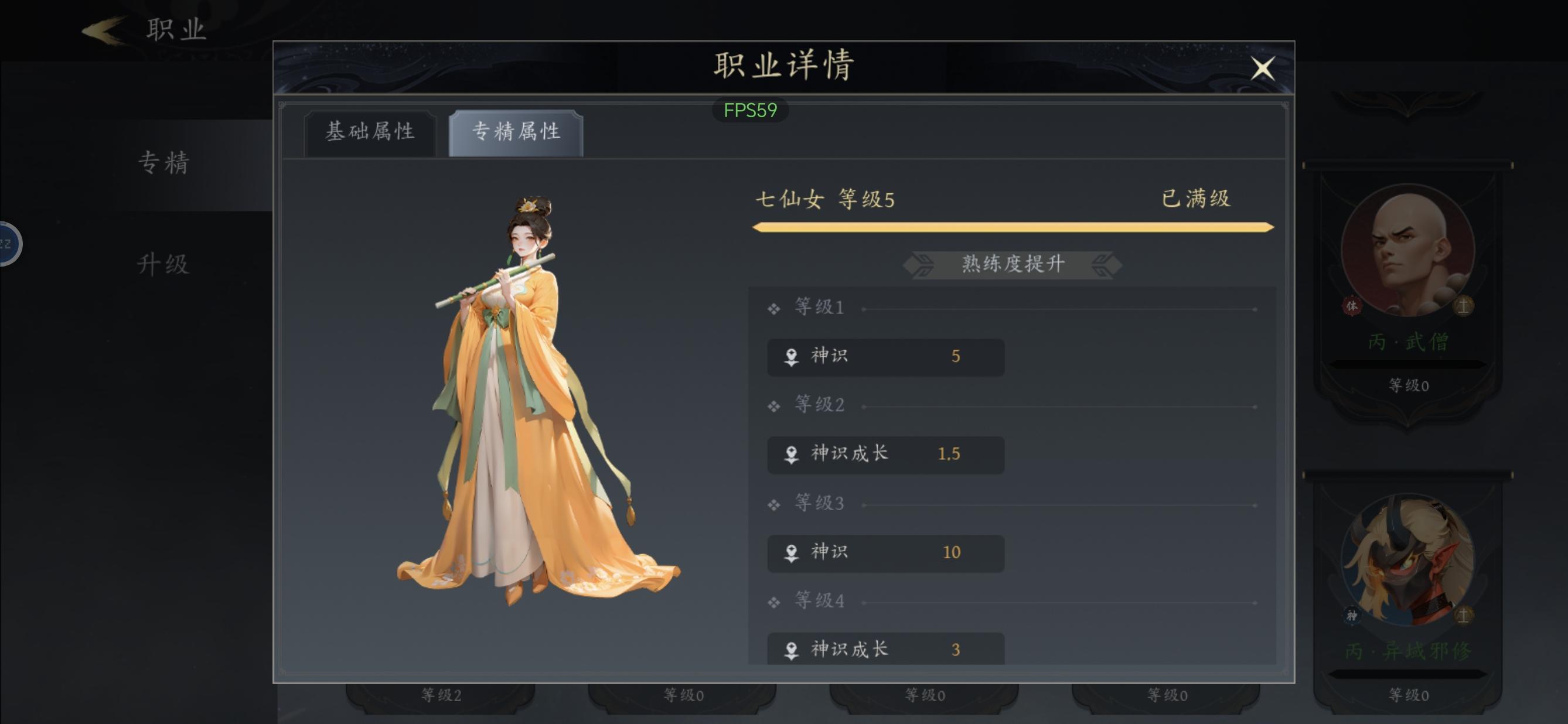Viewport: 1568px width, 724px height.
Task: Switch to the 基础属性 tab
Action: (370, 132)
